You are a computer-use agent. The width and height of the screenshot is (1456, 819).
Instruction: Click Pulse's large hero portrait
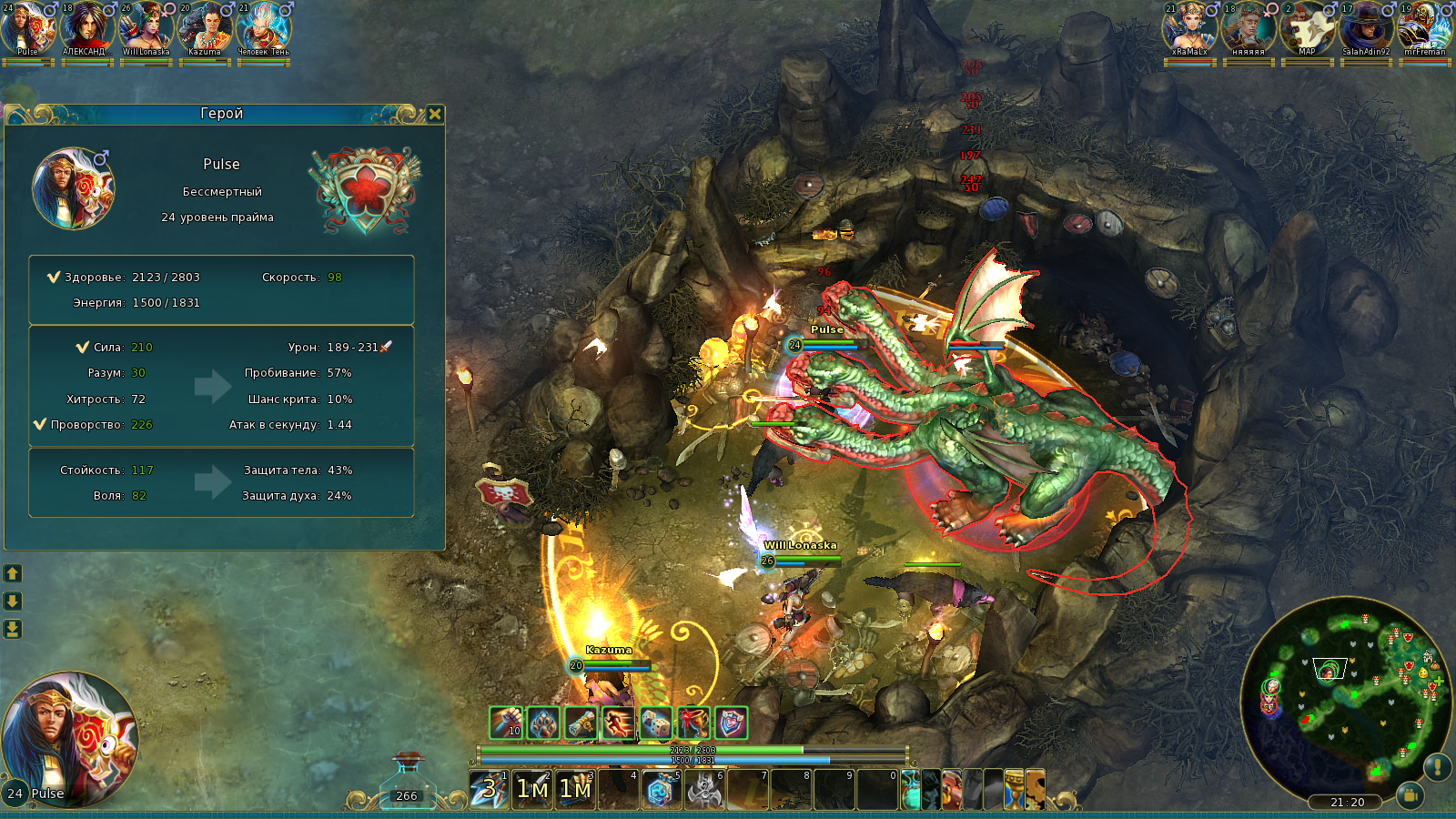(x=71, y=737)
